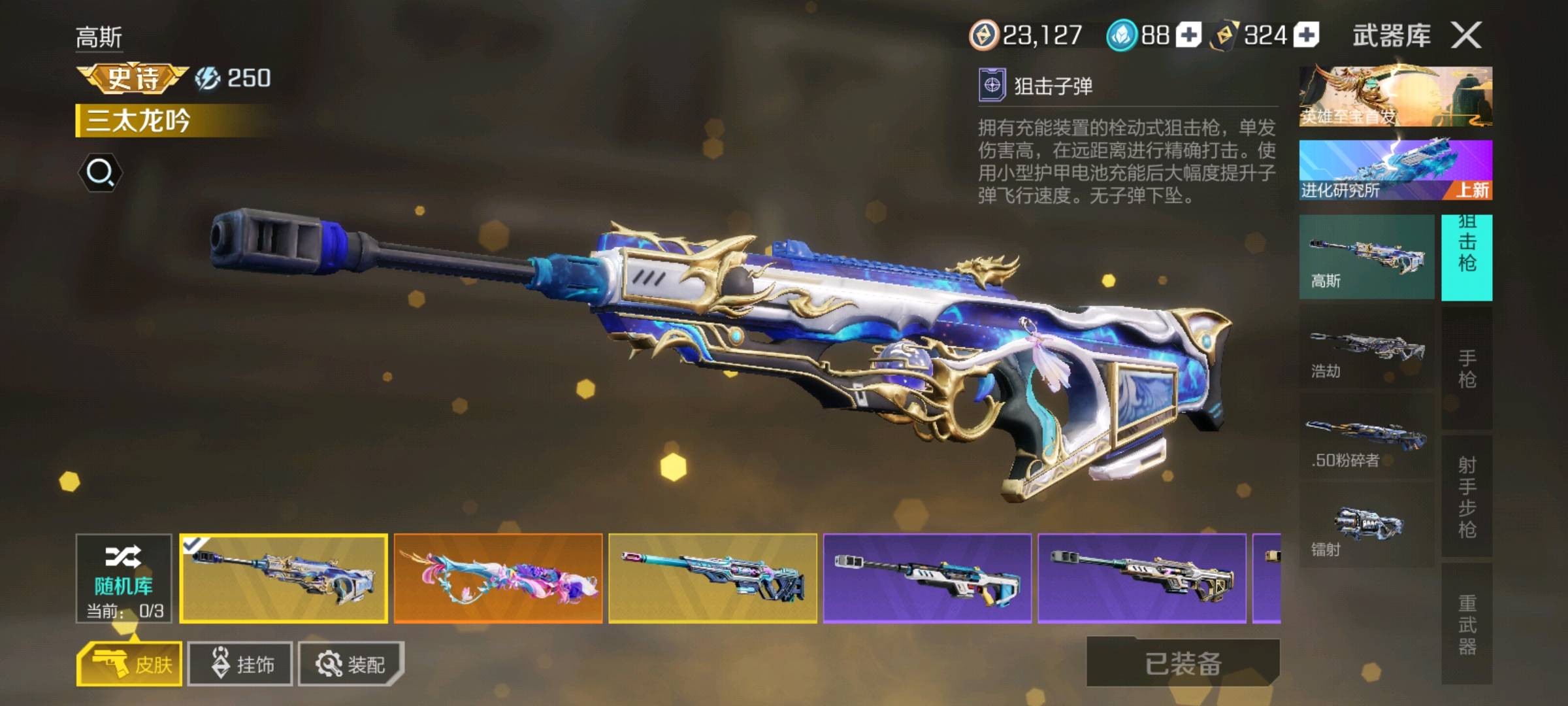Pick the teal sniper skin on gold background
1568x706 pixels.
click(x=713, y=579)
